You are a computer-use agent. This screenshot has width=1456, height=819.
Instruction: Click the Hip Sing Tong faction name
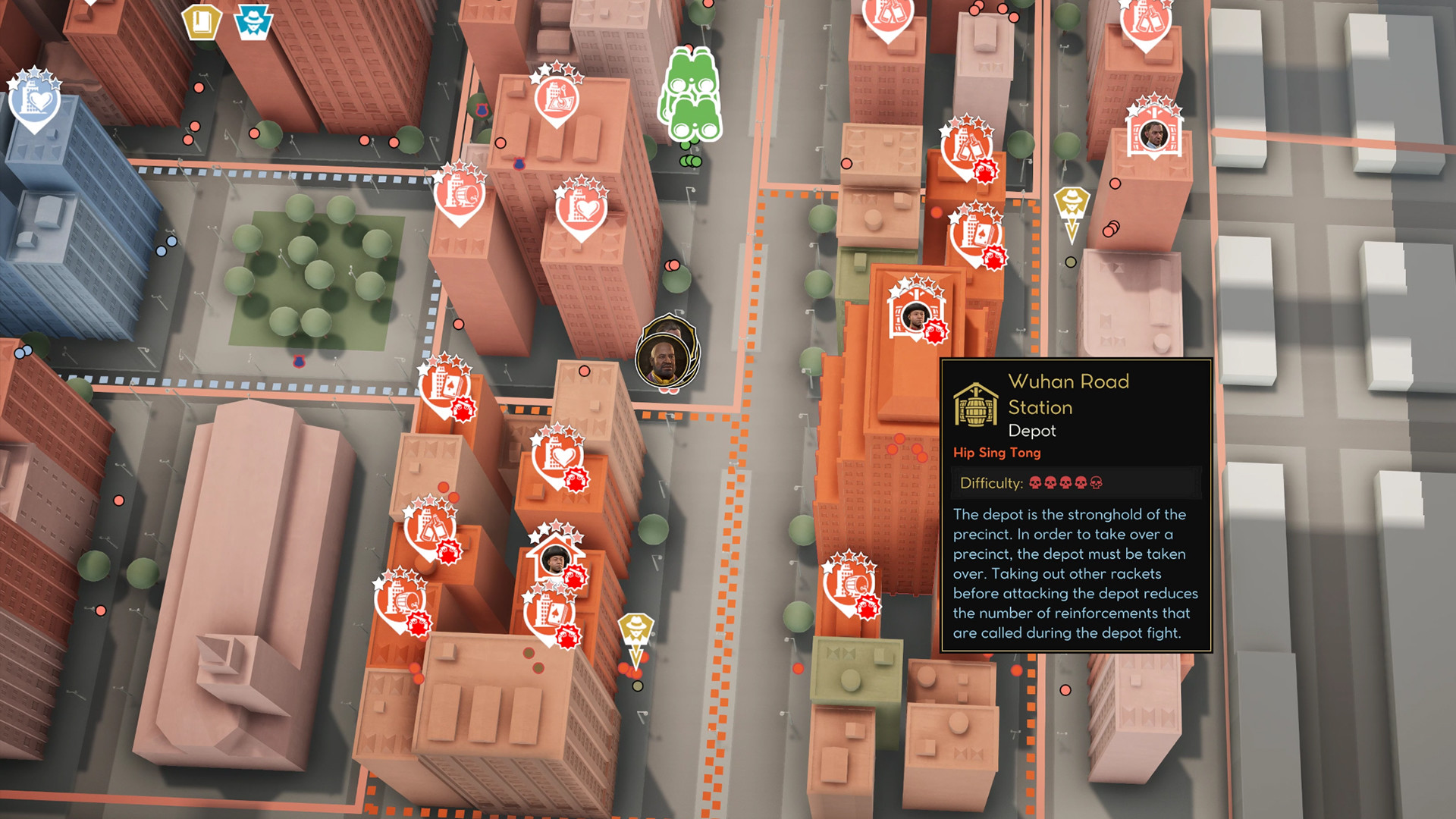(x=997, y=453)
